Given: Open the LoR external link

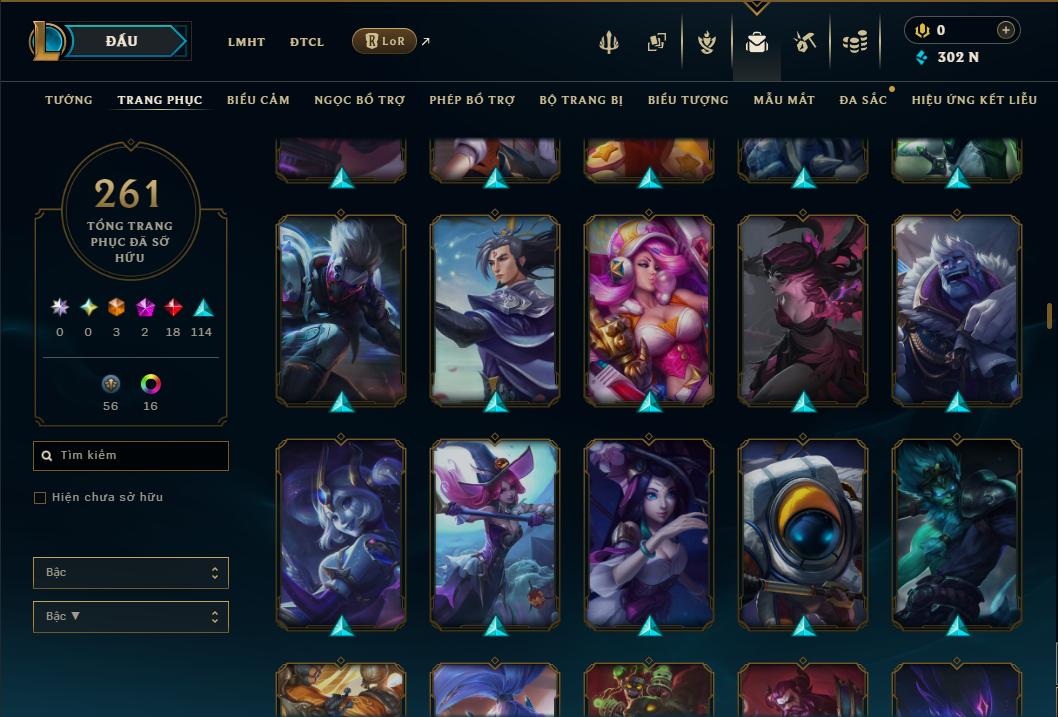Looking at the screenshot, I should coord(385,41).
